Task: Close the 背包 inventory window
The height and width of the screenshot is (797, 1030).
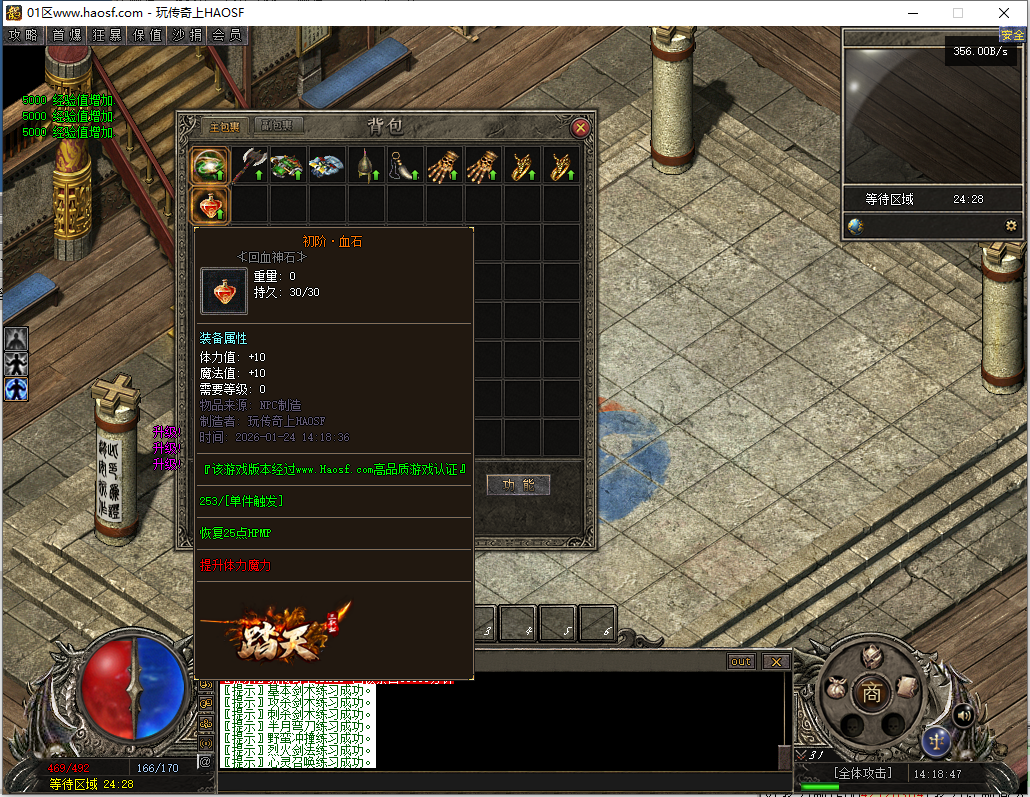Action: pos(579,127)
